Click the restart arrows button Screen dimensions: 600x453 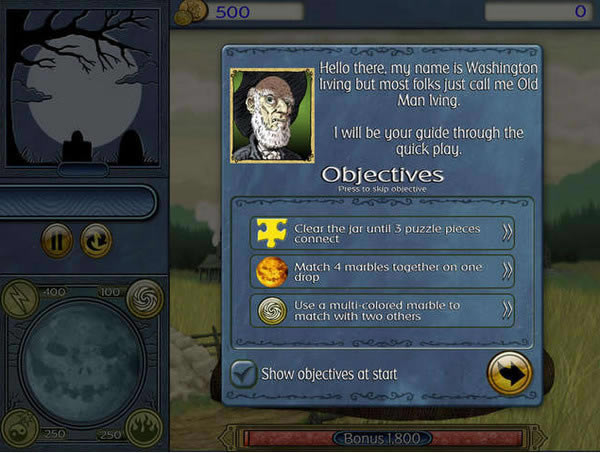(x=96, y=241)
